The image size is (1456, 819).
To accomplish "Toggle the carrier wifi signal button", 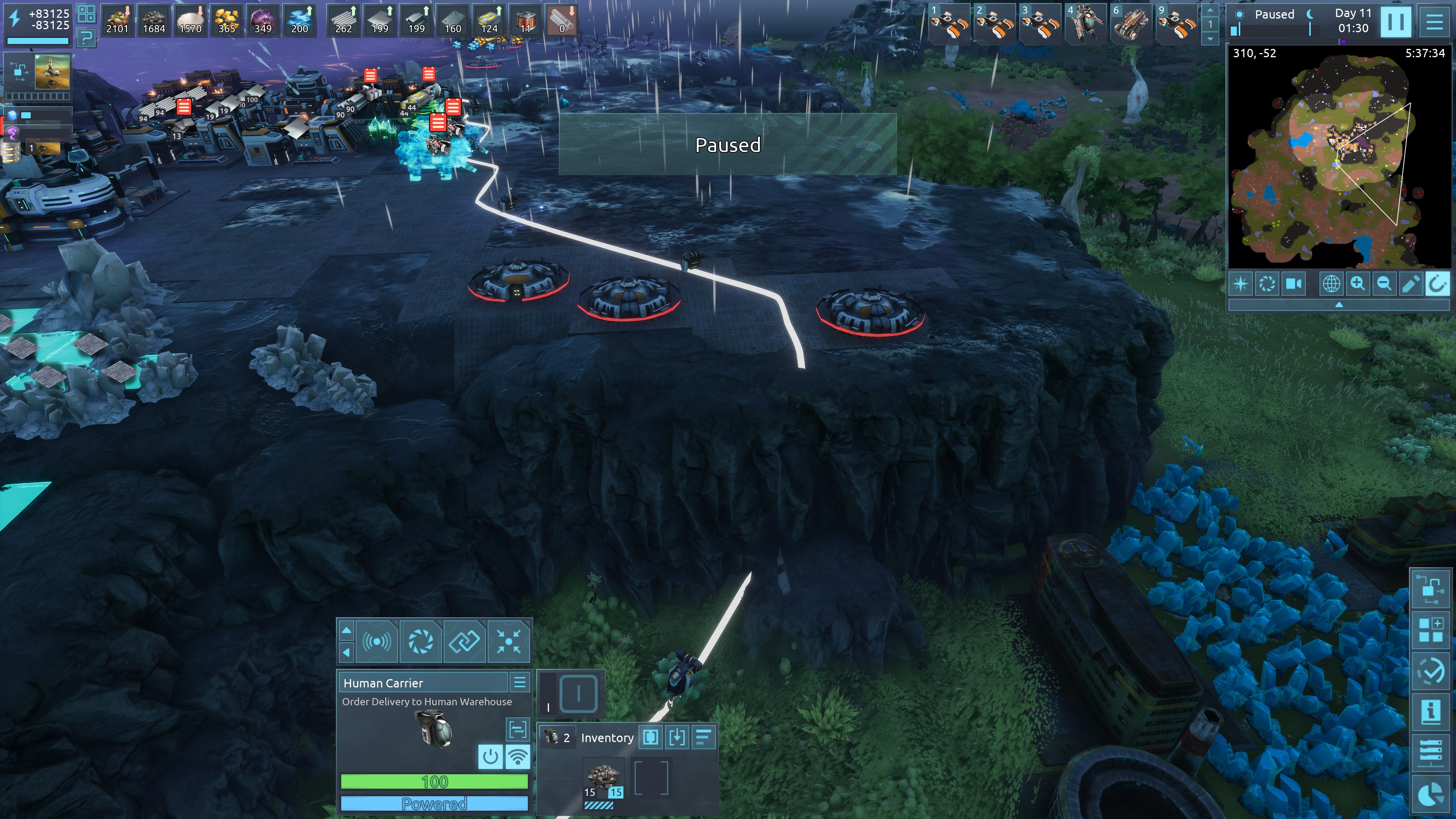I will [517, 756].
